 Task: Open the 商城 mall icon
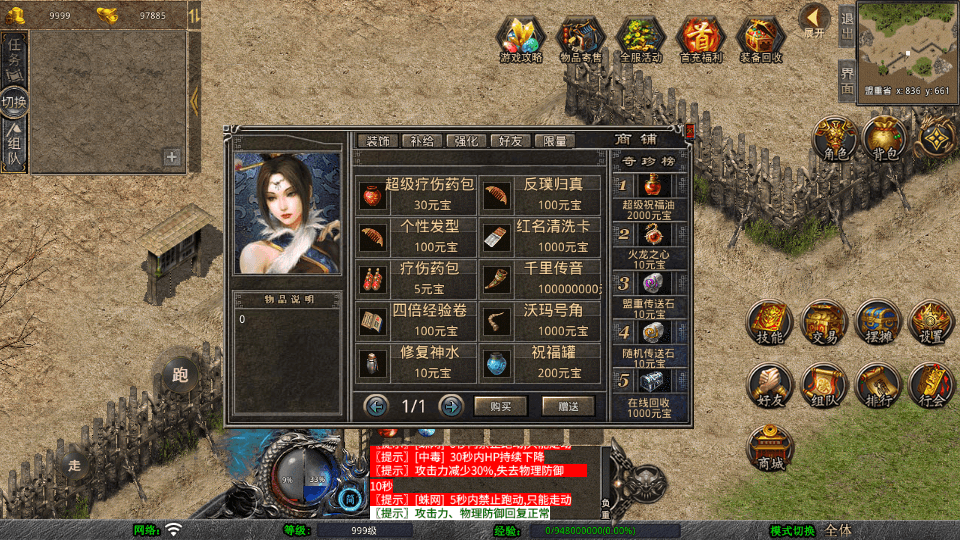pyautogui.click(x=771, y=448)
